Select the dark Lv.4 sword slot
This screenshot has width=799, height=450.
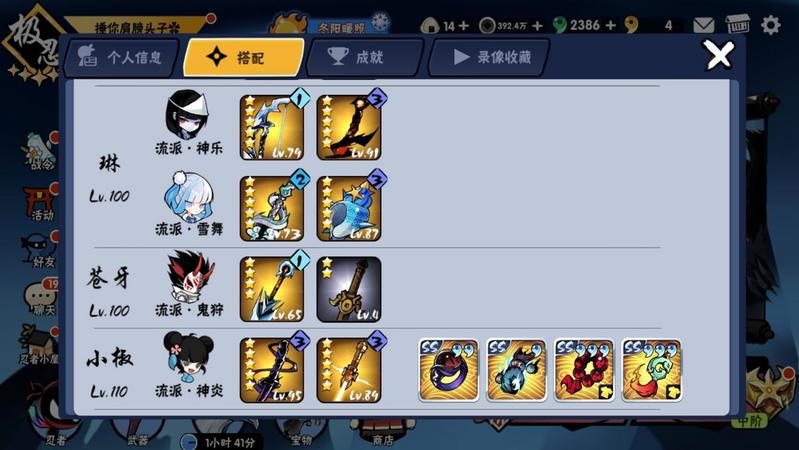coord(349,289)
